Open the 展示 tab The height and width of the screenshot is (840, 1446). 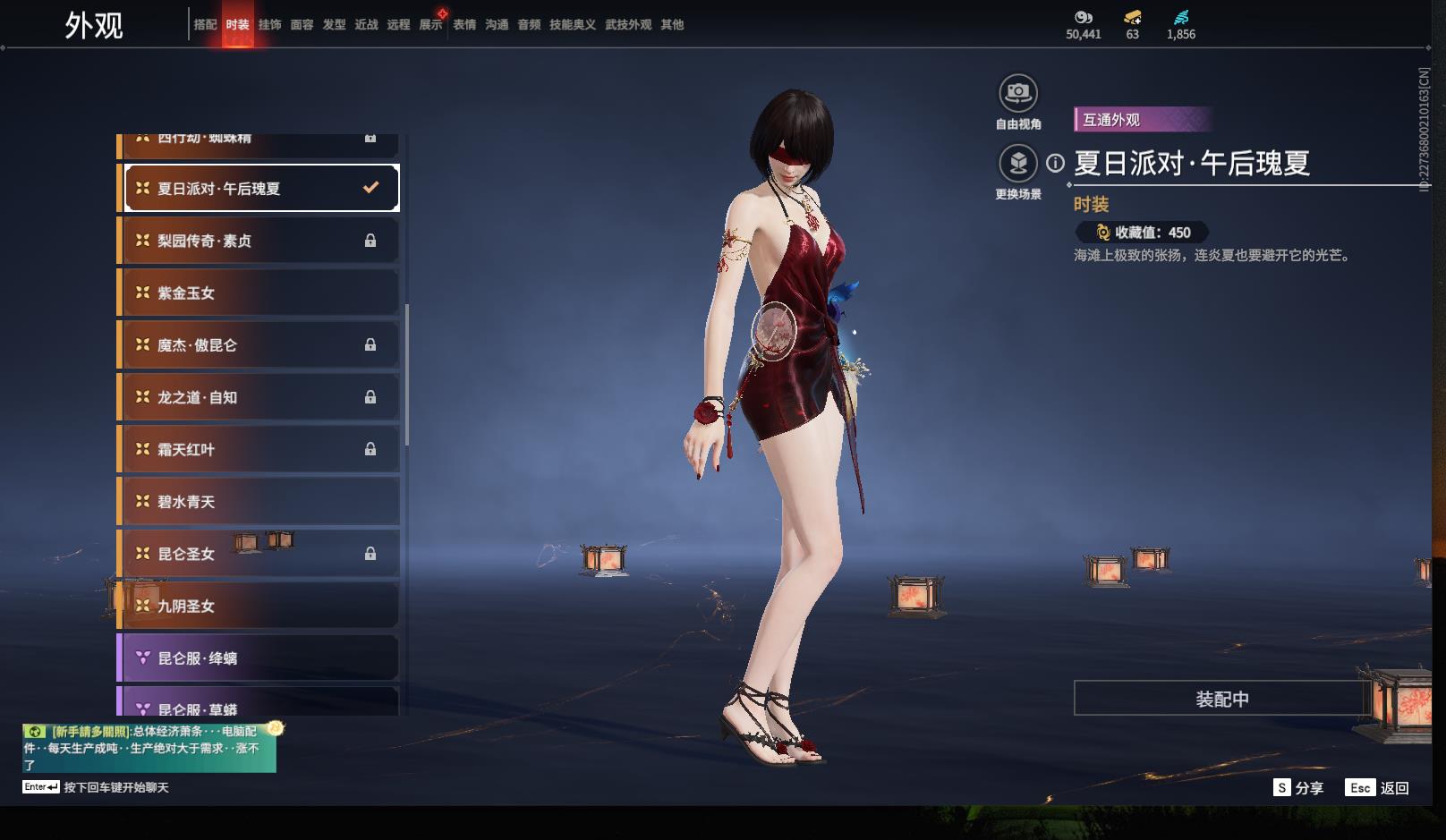(x=430, y=25)
